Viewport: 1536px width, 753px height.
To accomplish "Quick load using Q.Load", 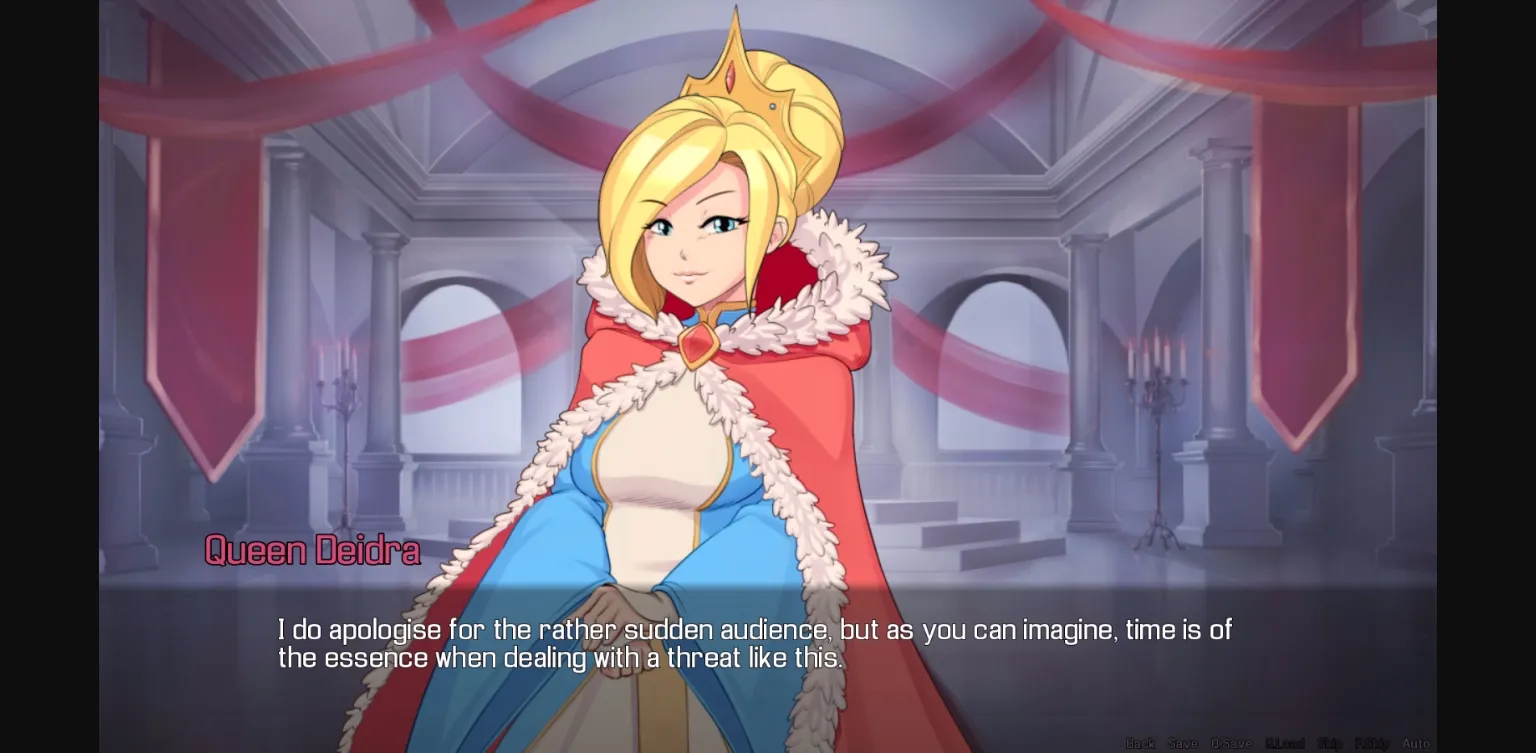I will pyautogui.click(x=1285, y=744).
